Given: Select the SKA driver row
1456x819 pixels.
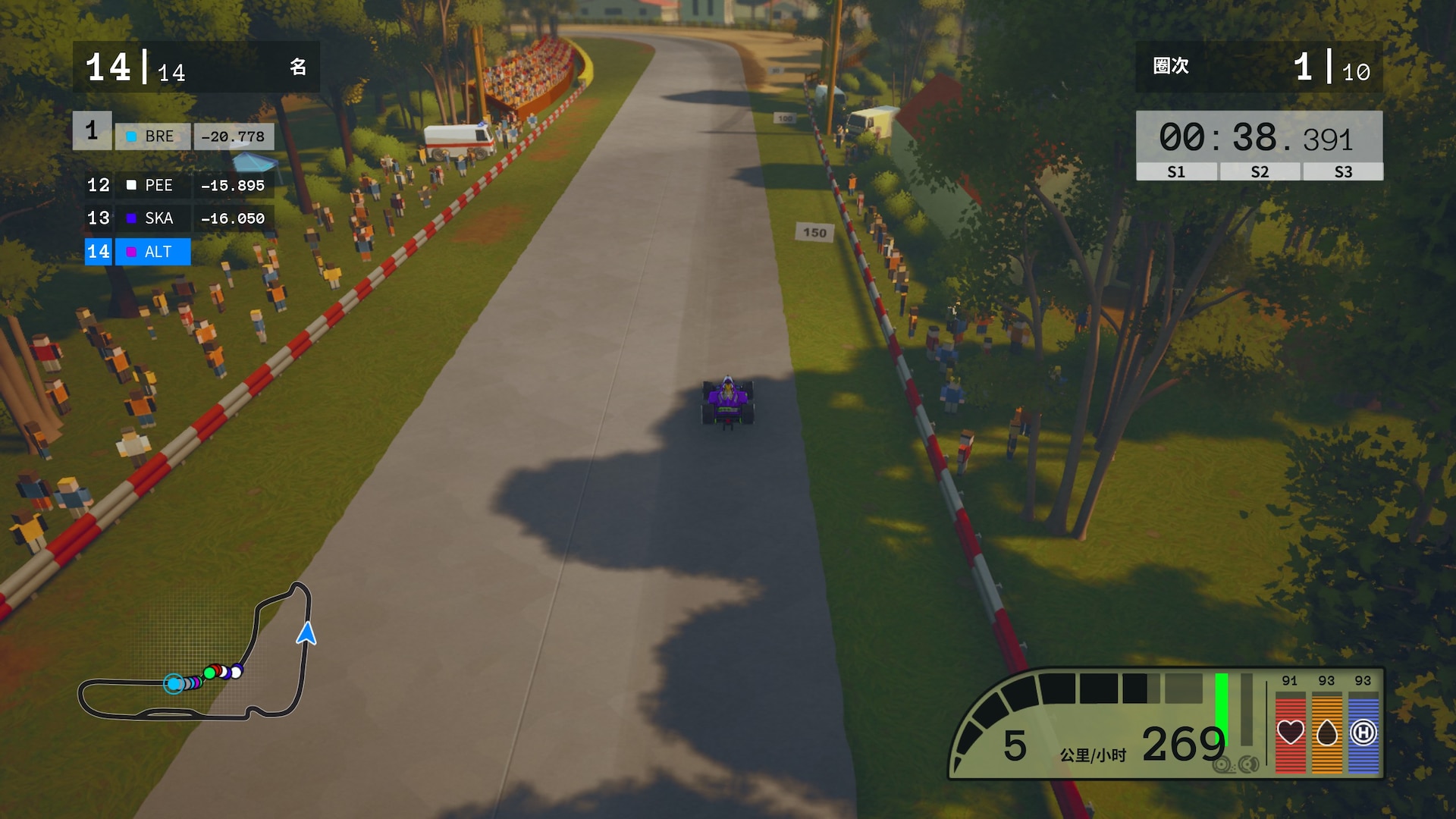Looking at the screenshot, I should tap(176, 218).
